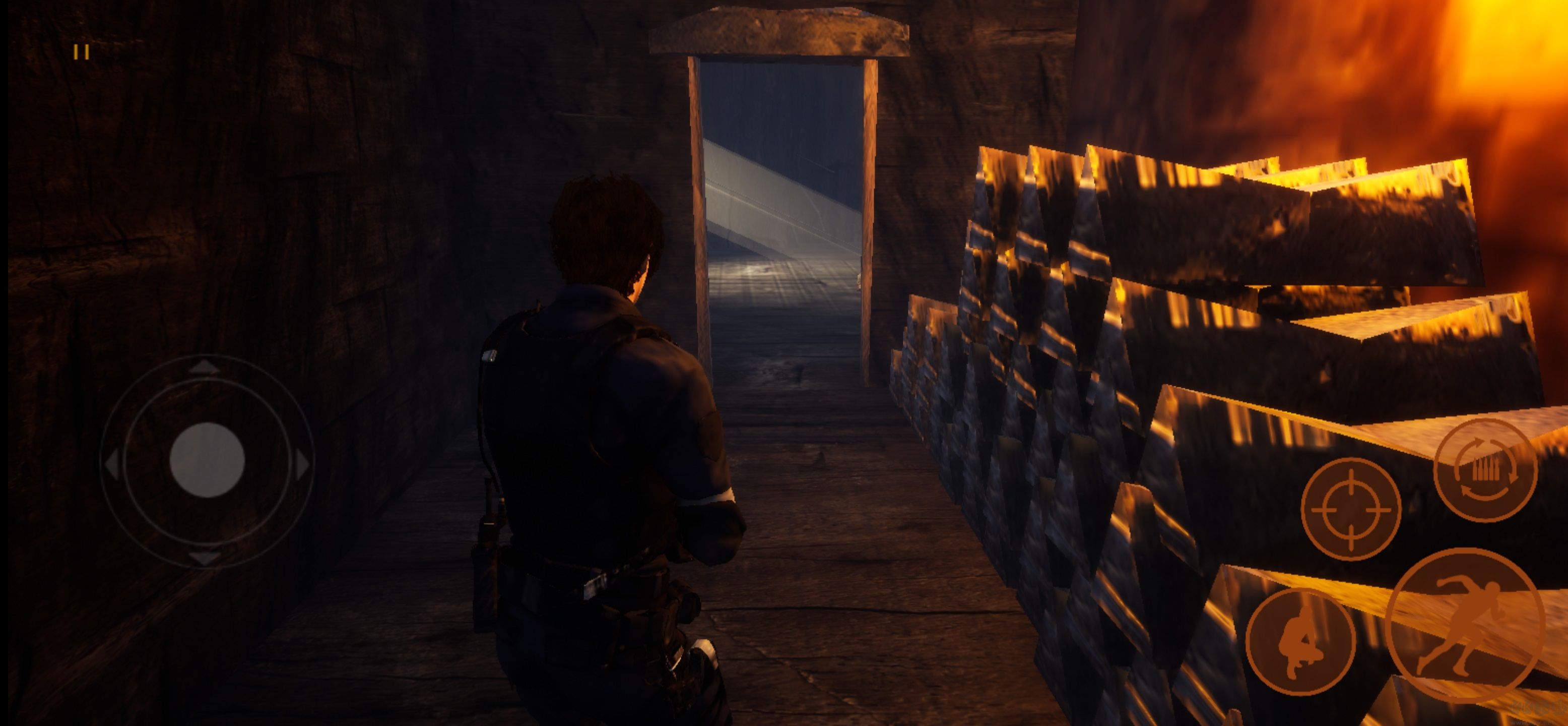
Task: Reload weapon using the bullets icon
Action: pyautogui.click(x=1484, y=469)
